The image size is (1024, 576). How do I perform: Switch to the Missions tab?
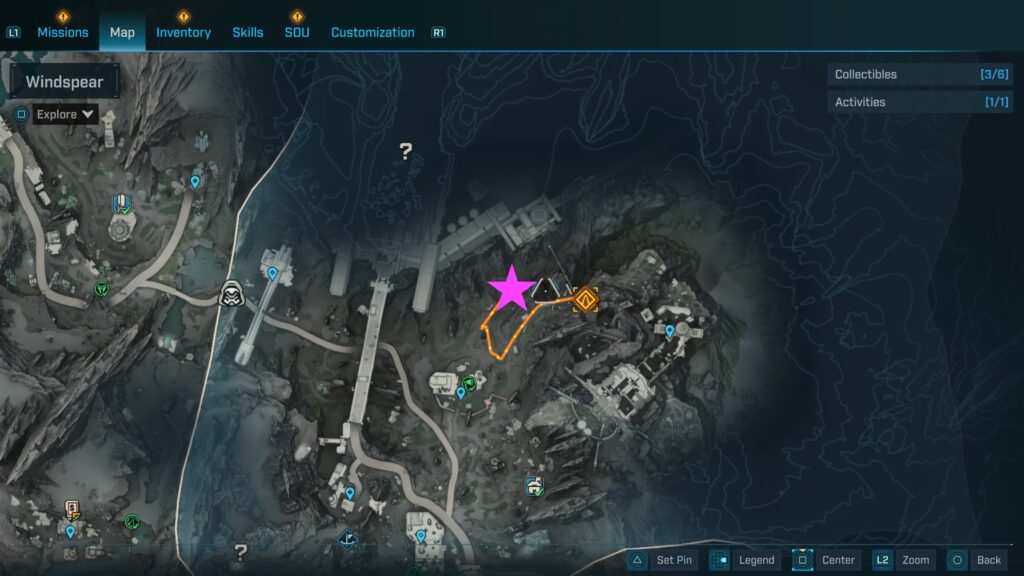(x=62, y=32)
